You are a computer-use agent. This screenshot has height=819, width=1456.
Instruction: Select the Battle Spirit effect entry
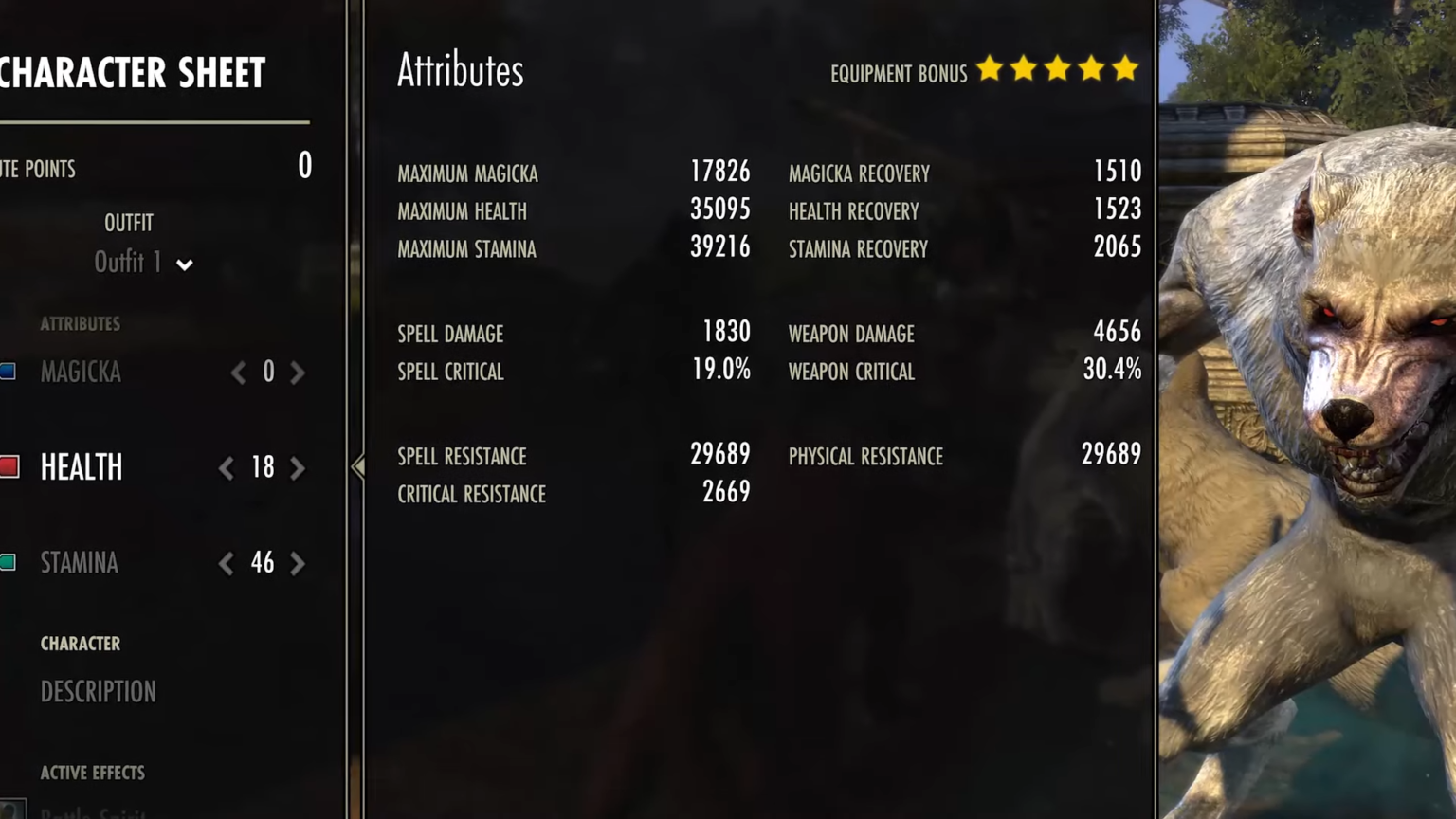95,812
